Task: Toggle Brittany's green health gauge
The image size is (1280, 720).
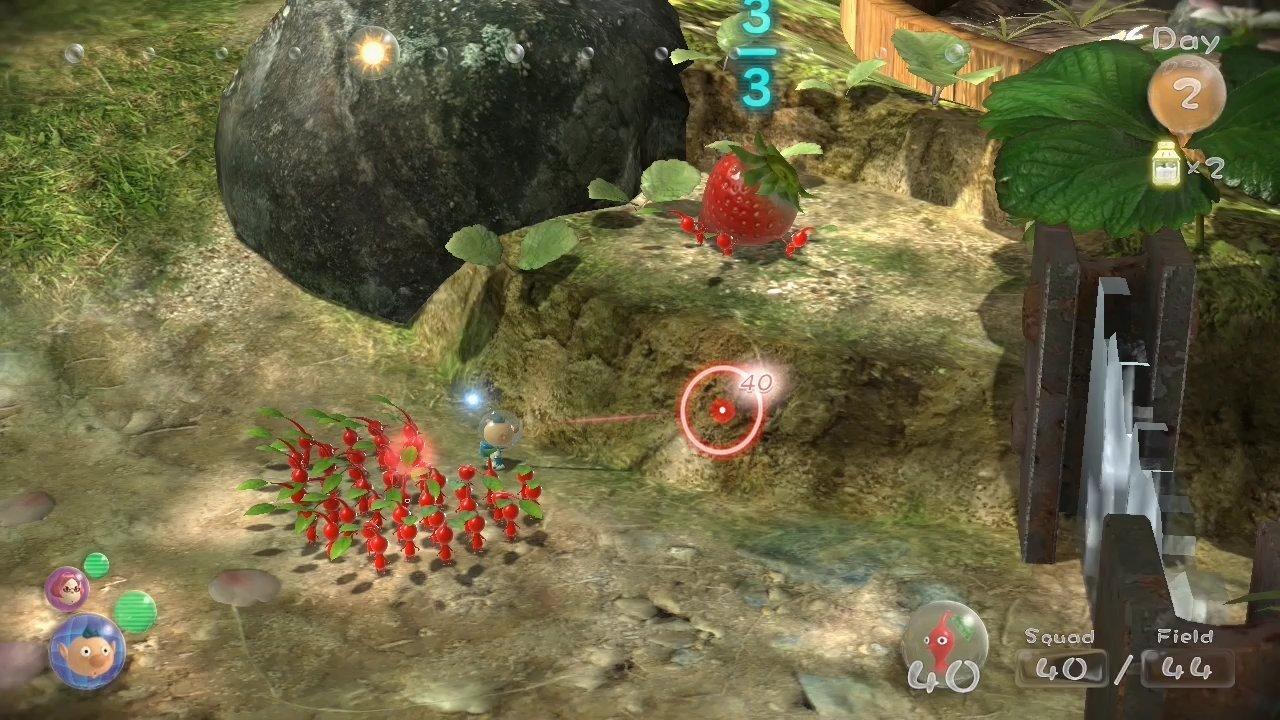Action: pyautogui.click(x=96, y=565)
